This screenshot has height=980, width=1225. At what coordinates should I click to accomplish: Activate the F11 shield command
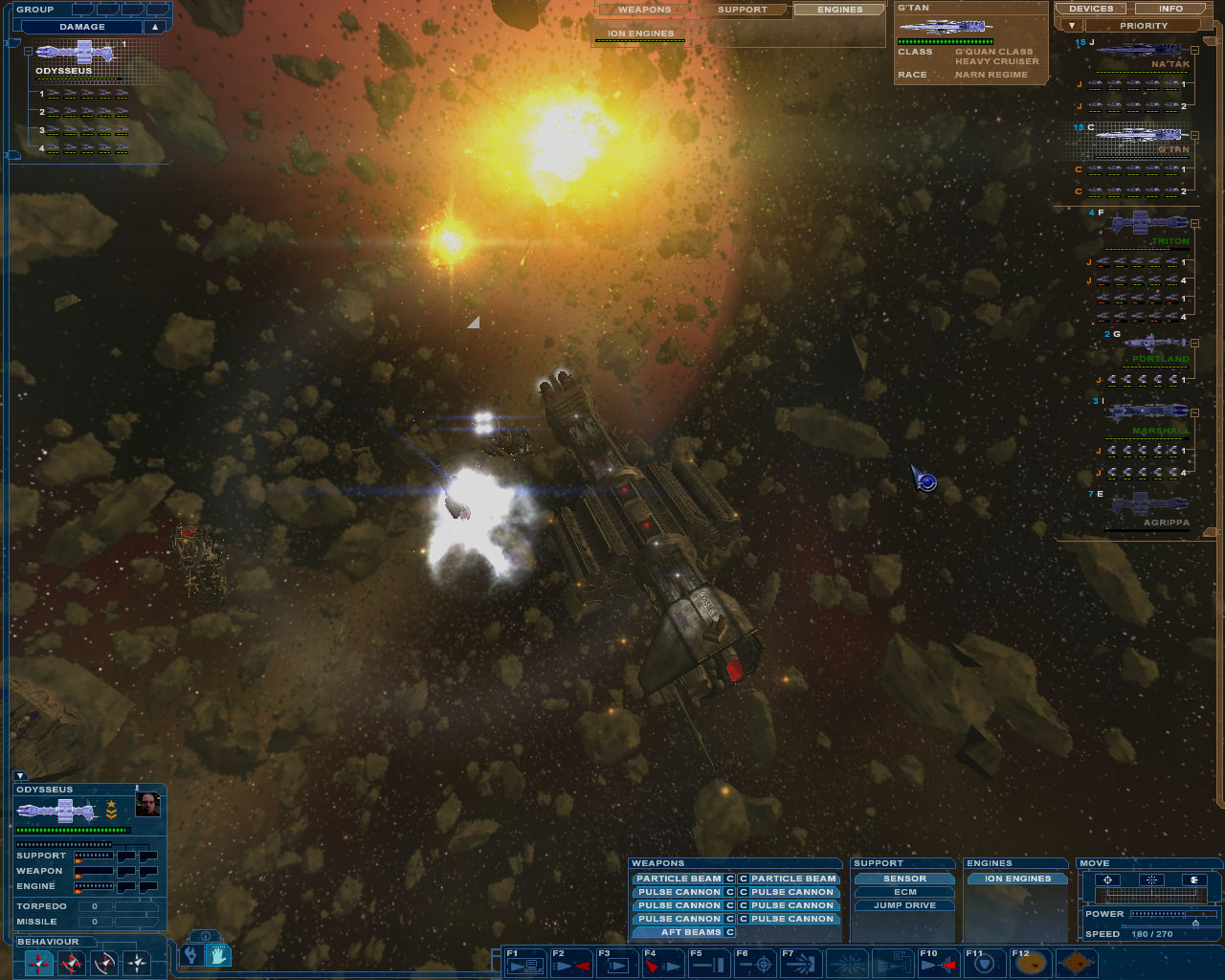(986, 964)
